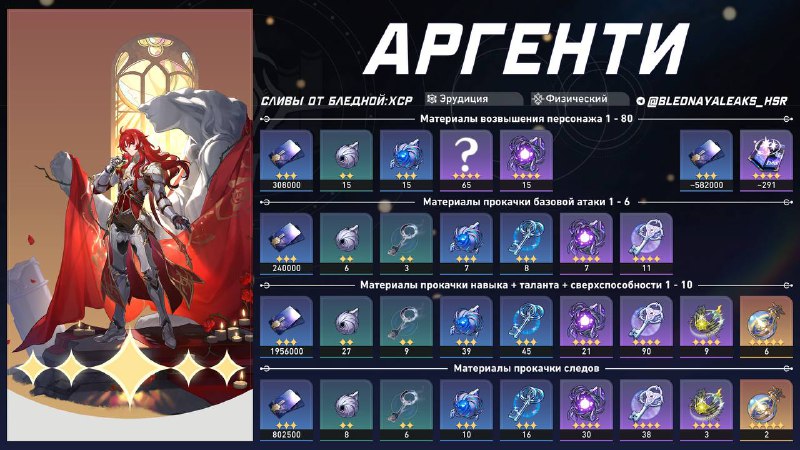Viewport: 800px width, 450px height.
Task: Pick the silver key tile showing 11
Action: (x=645, y=239)
